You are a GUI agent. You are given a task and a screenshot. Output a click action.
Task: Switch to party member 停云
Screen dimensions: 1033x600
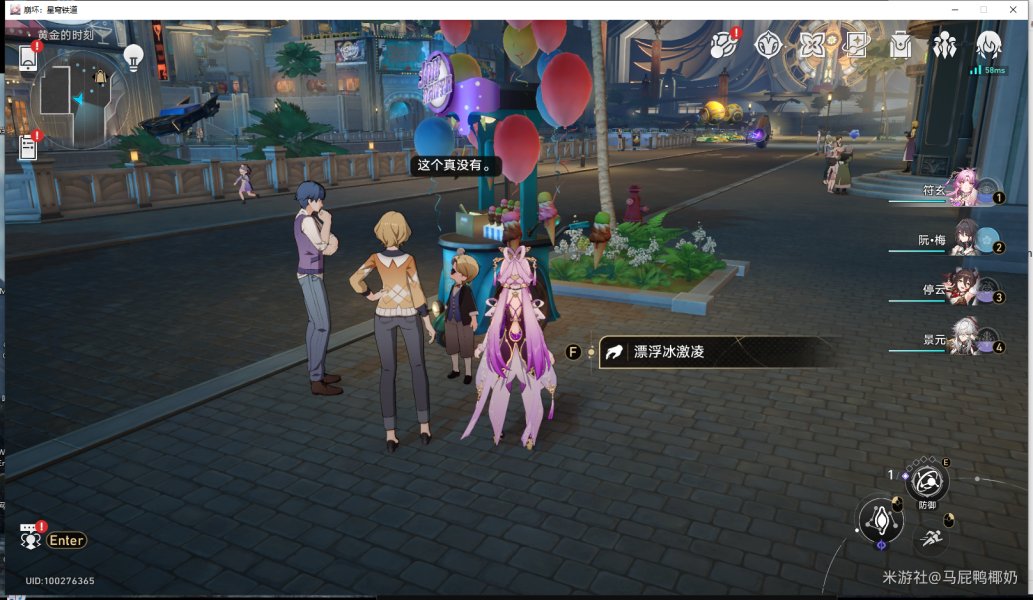(x=962, y=289)
